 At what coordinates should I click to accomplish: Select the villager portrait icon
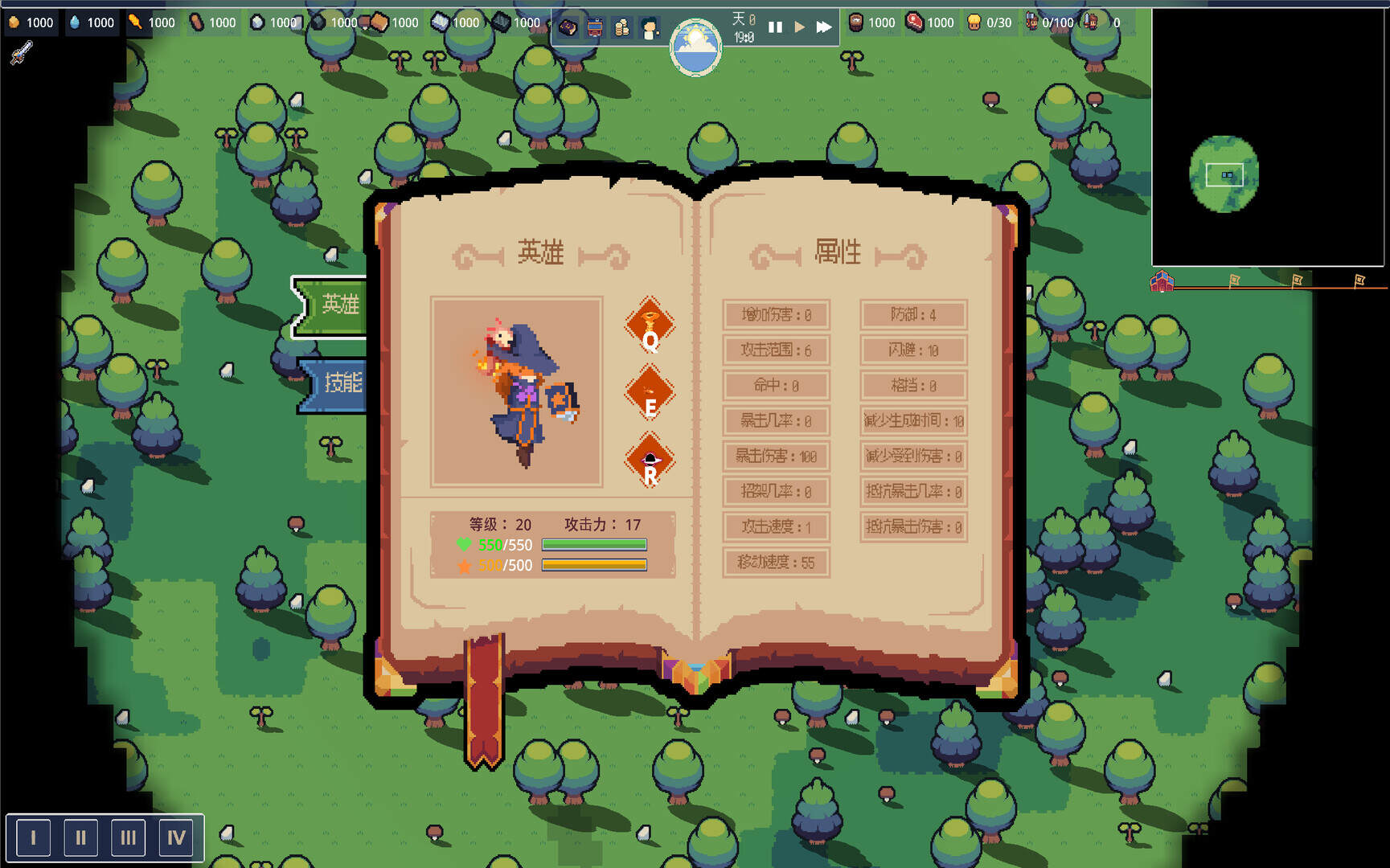point(648,27)
